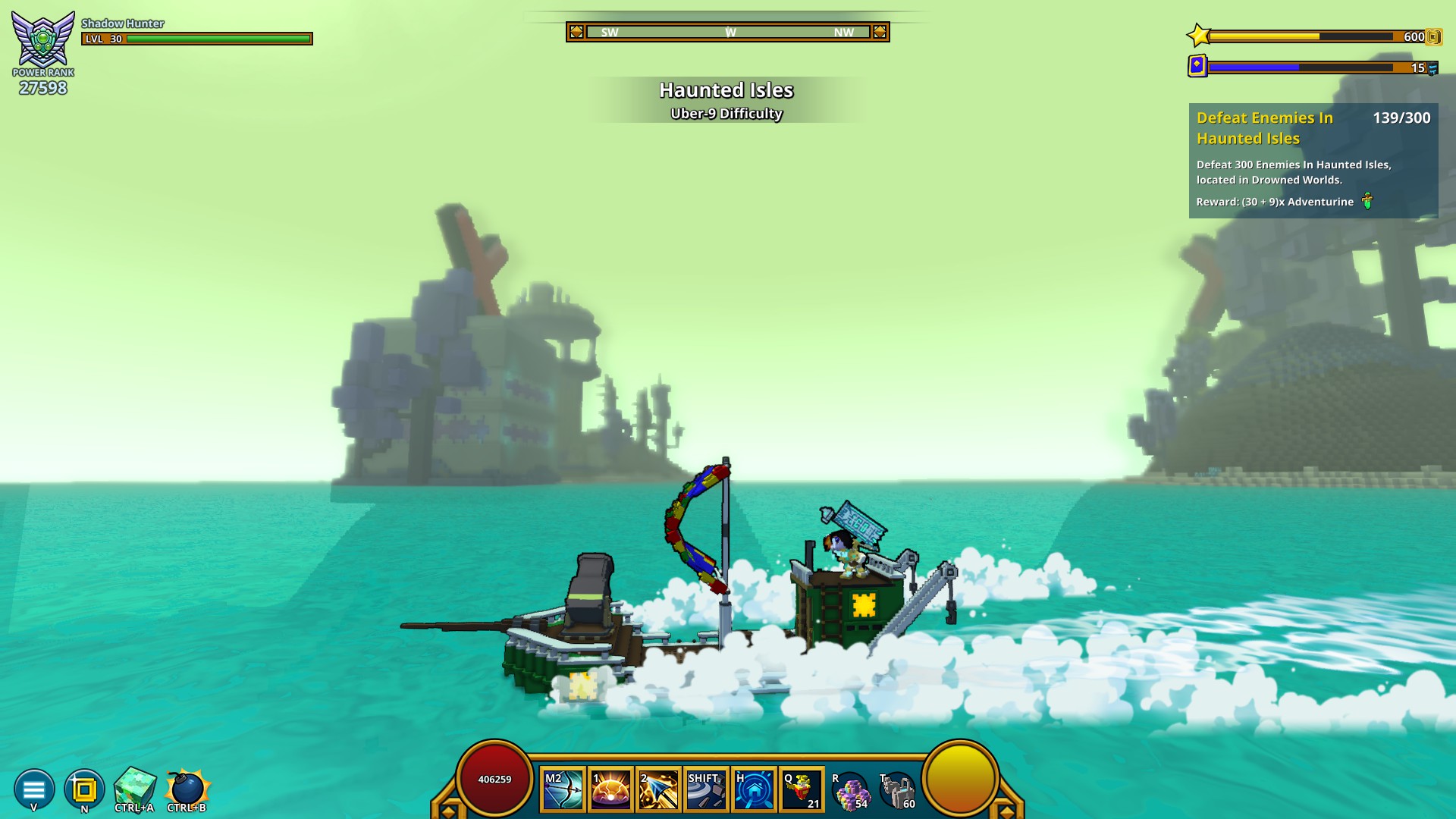Trigger the Shift dodge ability slot

(706, 790)
